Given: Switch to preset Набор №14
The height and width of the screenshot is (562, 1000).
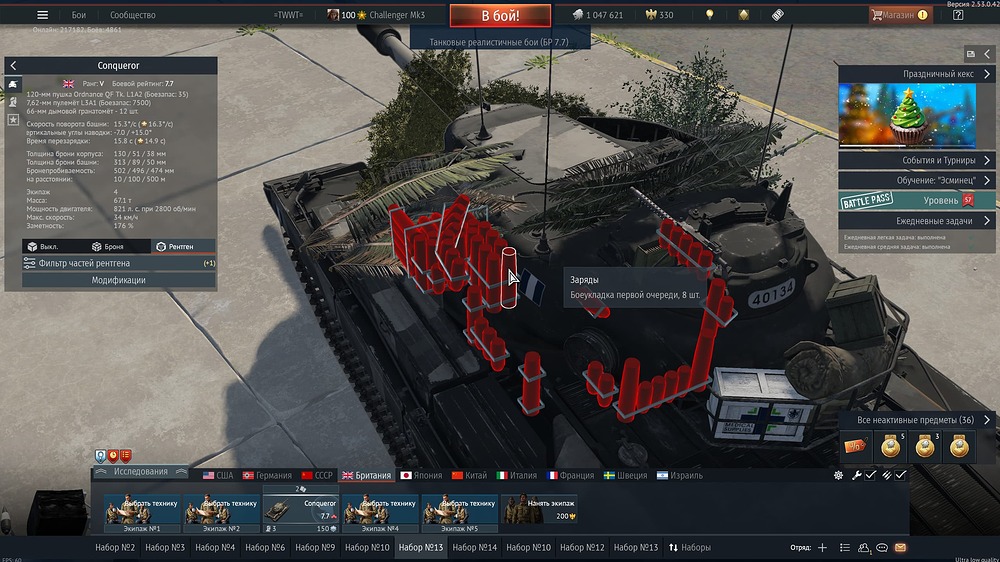Looking at the screenshot, I should click(x=474, y=547).
